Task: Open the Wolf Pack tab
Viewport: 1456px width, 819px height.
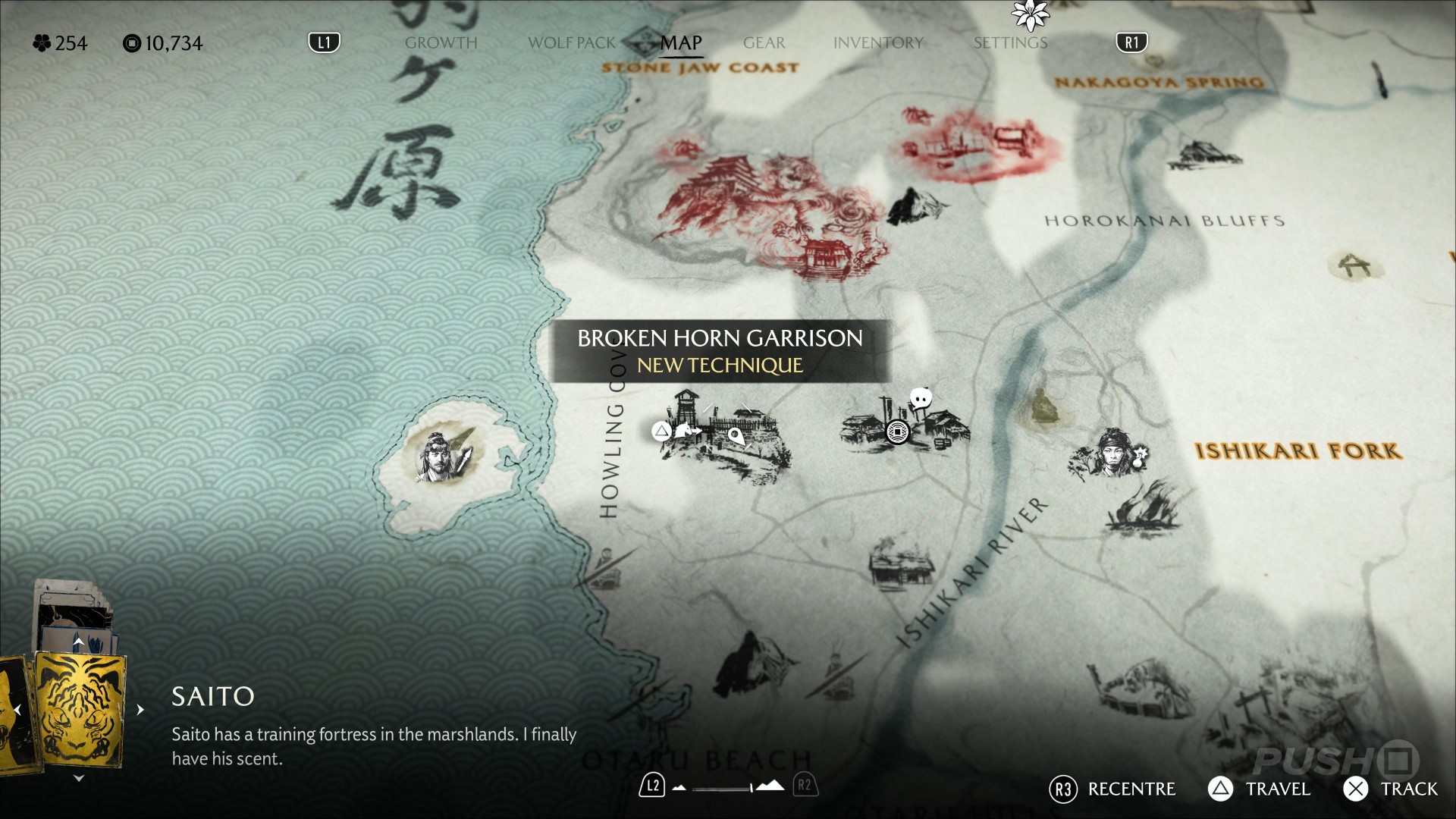Action: (x=571, y=43)
